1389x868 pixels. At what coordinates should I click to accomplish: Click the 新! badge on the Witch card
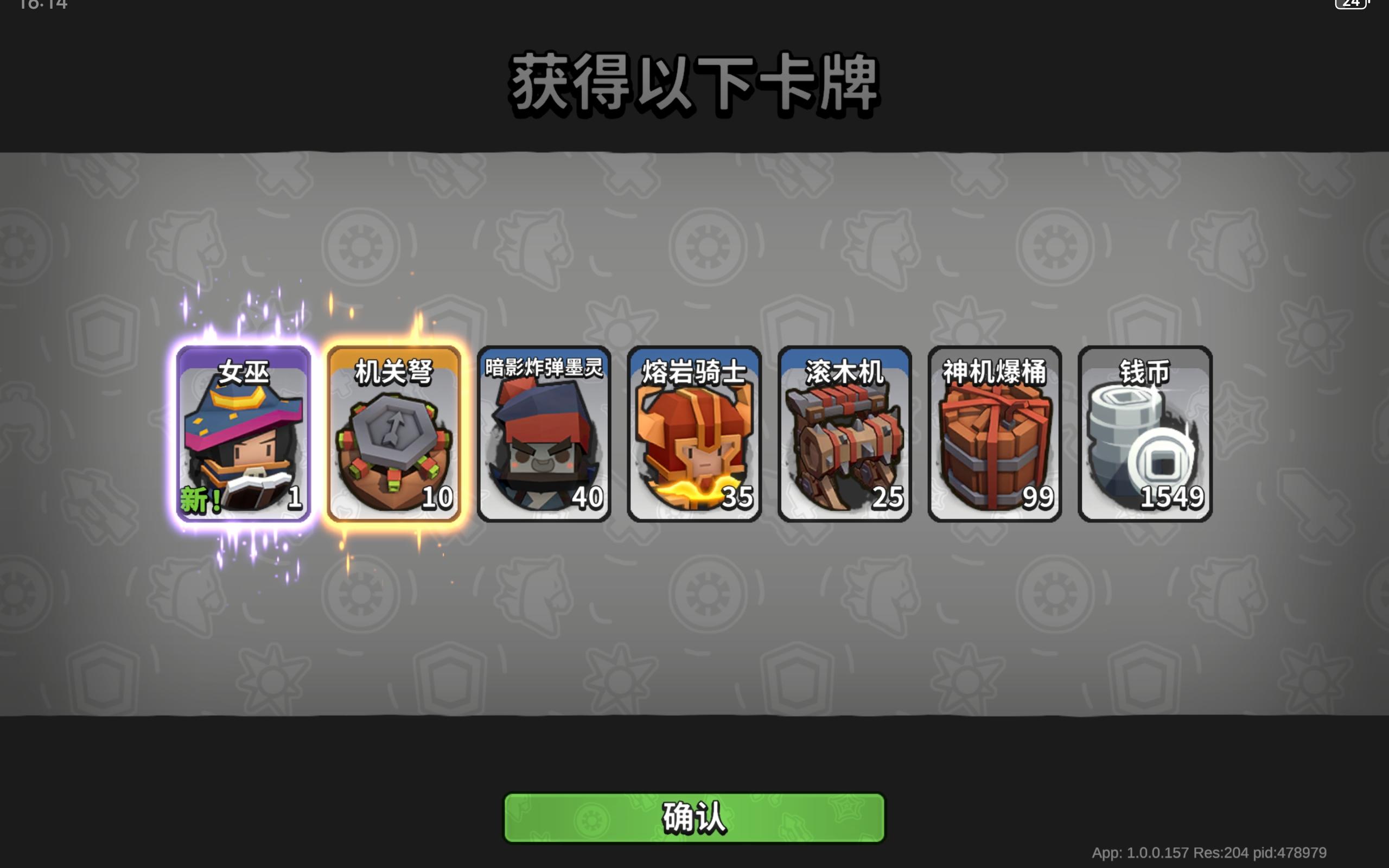(200, 497)
